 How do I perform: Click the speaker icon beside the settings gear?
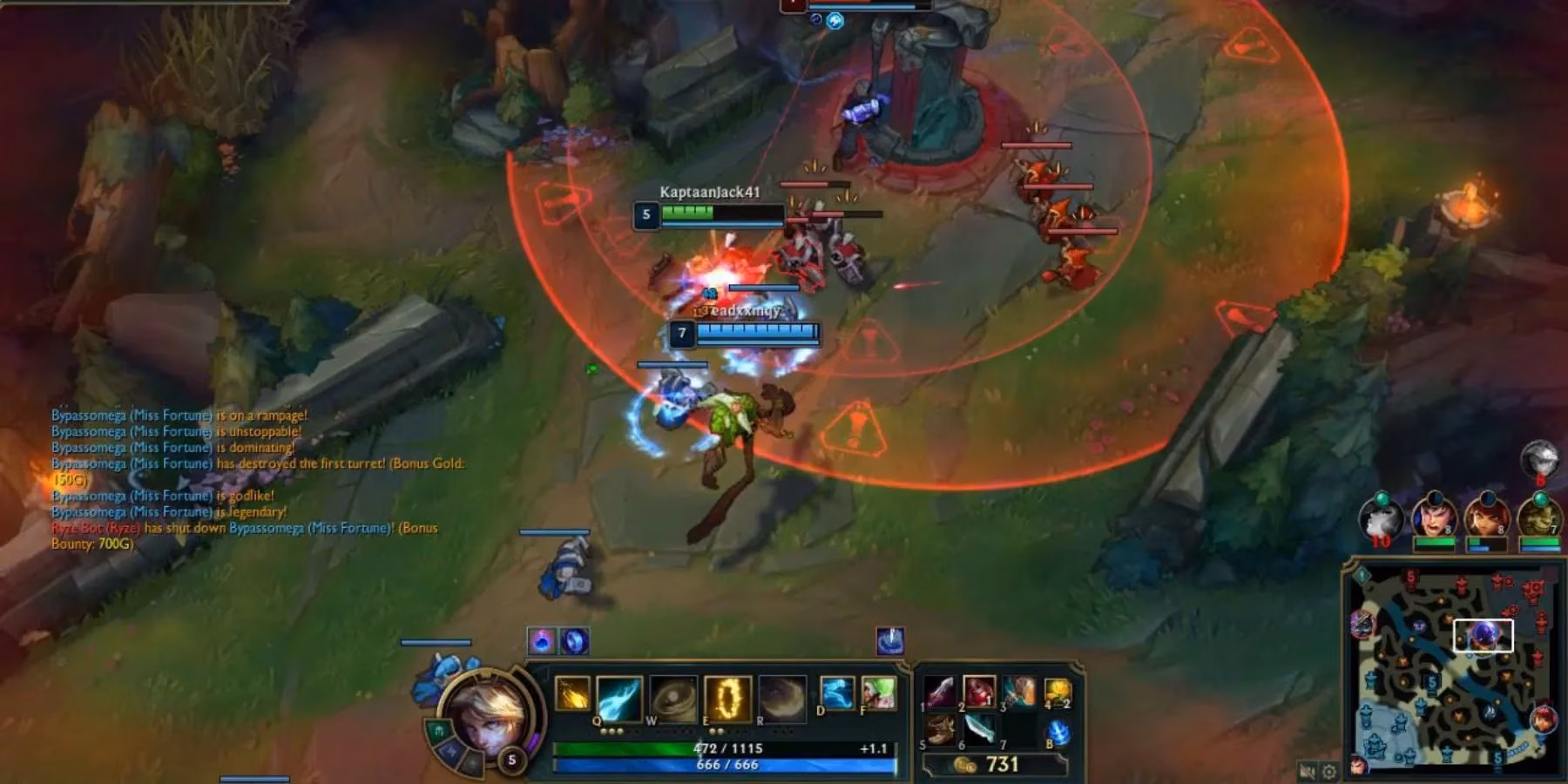[x=1307, y=770]
